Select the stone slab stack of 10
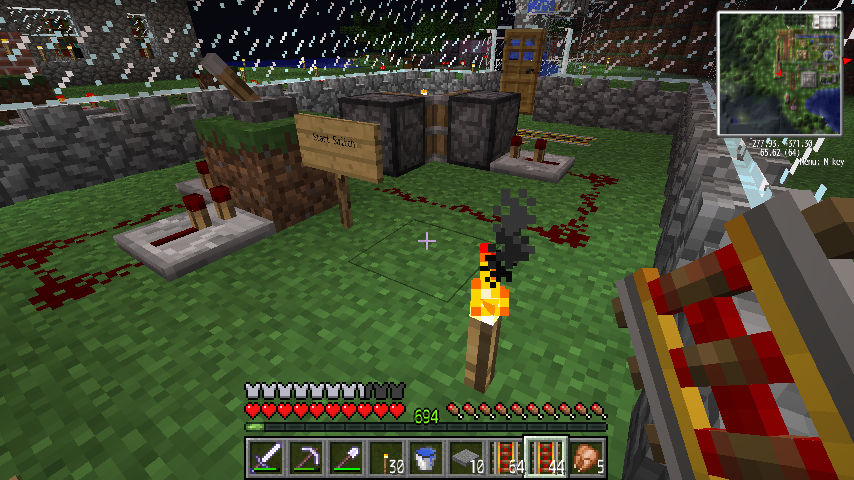The image size is (854, 480). (465, 458)
